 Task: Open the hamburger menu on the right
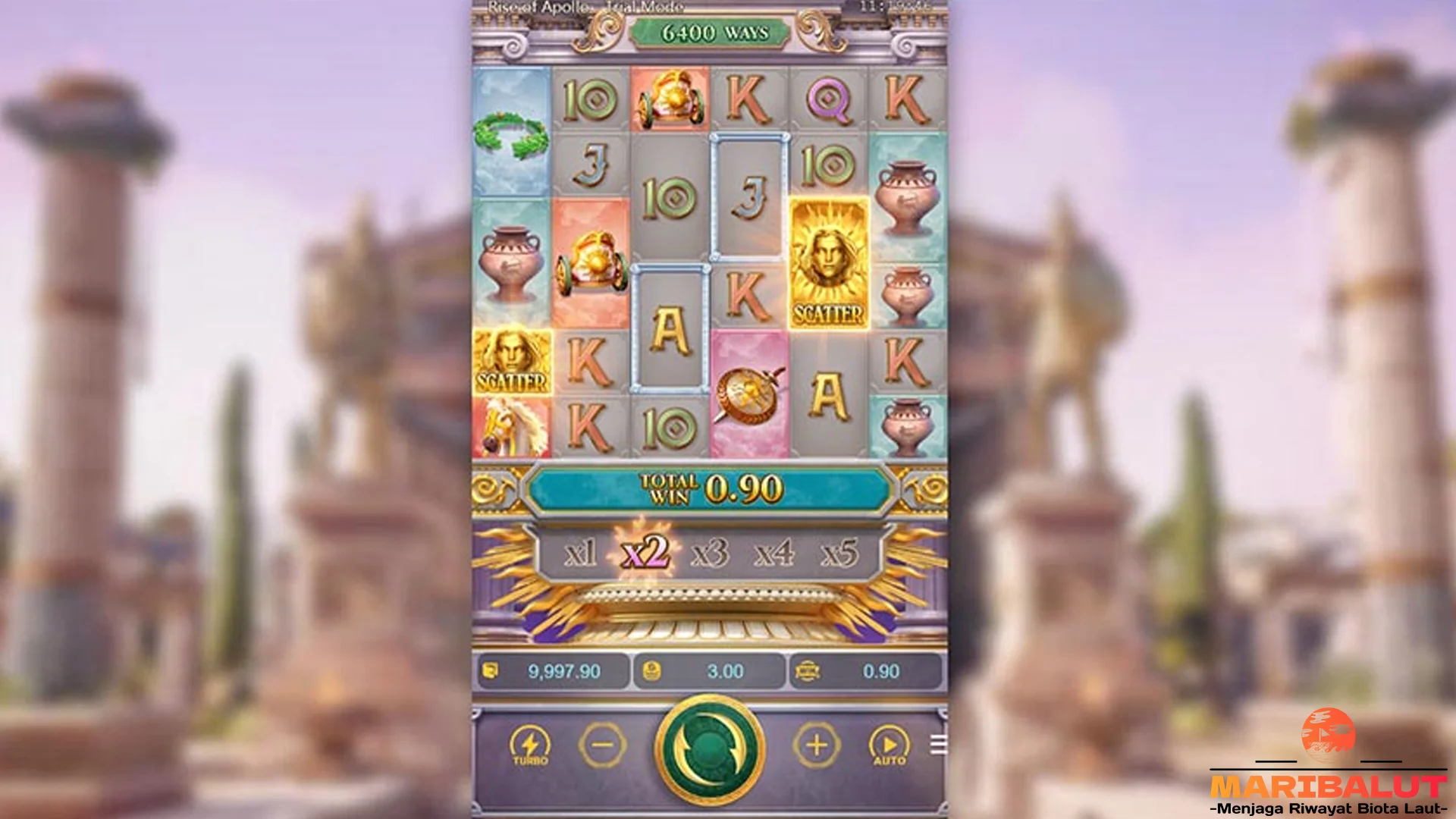940,745
